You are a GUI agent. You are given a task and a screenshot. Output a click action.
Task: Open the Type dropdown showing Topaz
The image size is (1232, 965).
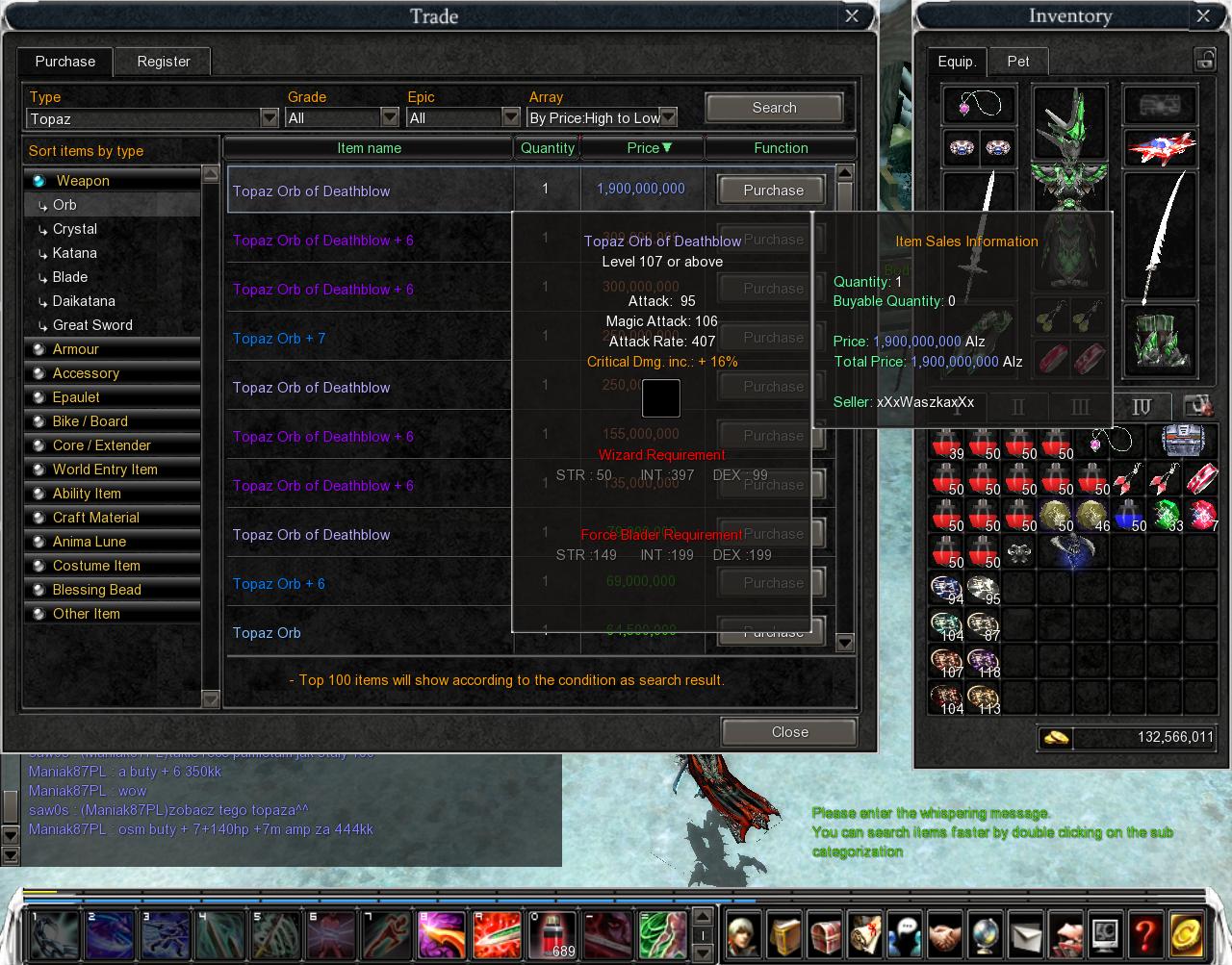pyautogui.click(x=269, y=118)
